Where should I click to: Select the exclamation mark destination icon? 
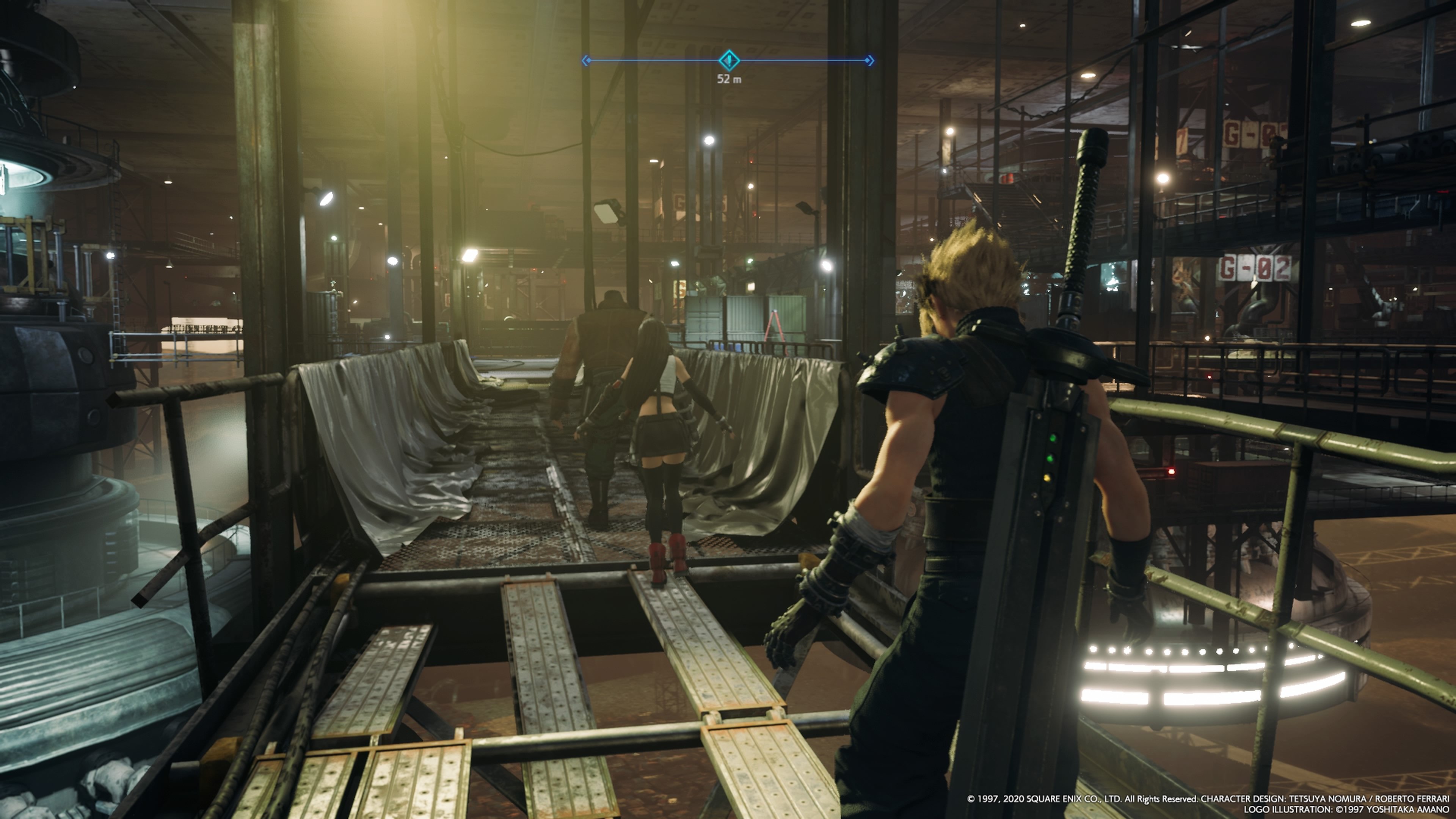pos(729,61)
